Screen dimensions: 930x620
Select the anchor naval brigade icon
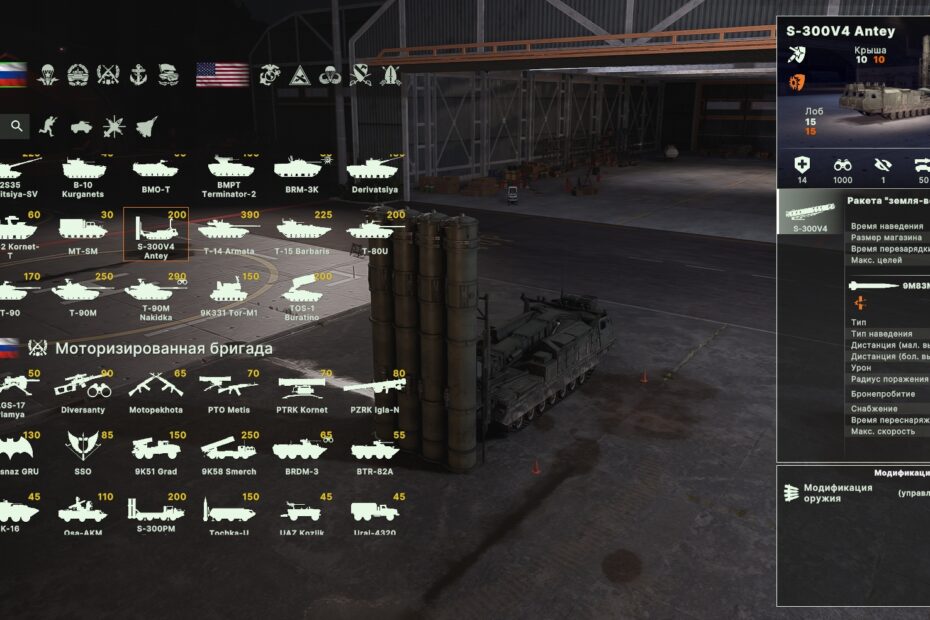[138, 75]
